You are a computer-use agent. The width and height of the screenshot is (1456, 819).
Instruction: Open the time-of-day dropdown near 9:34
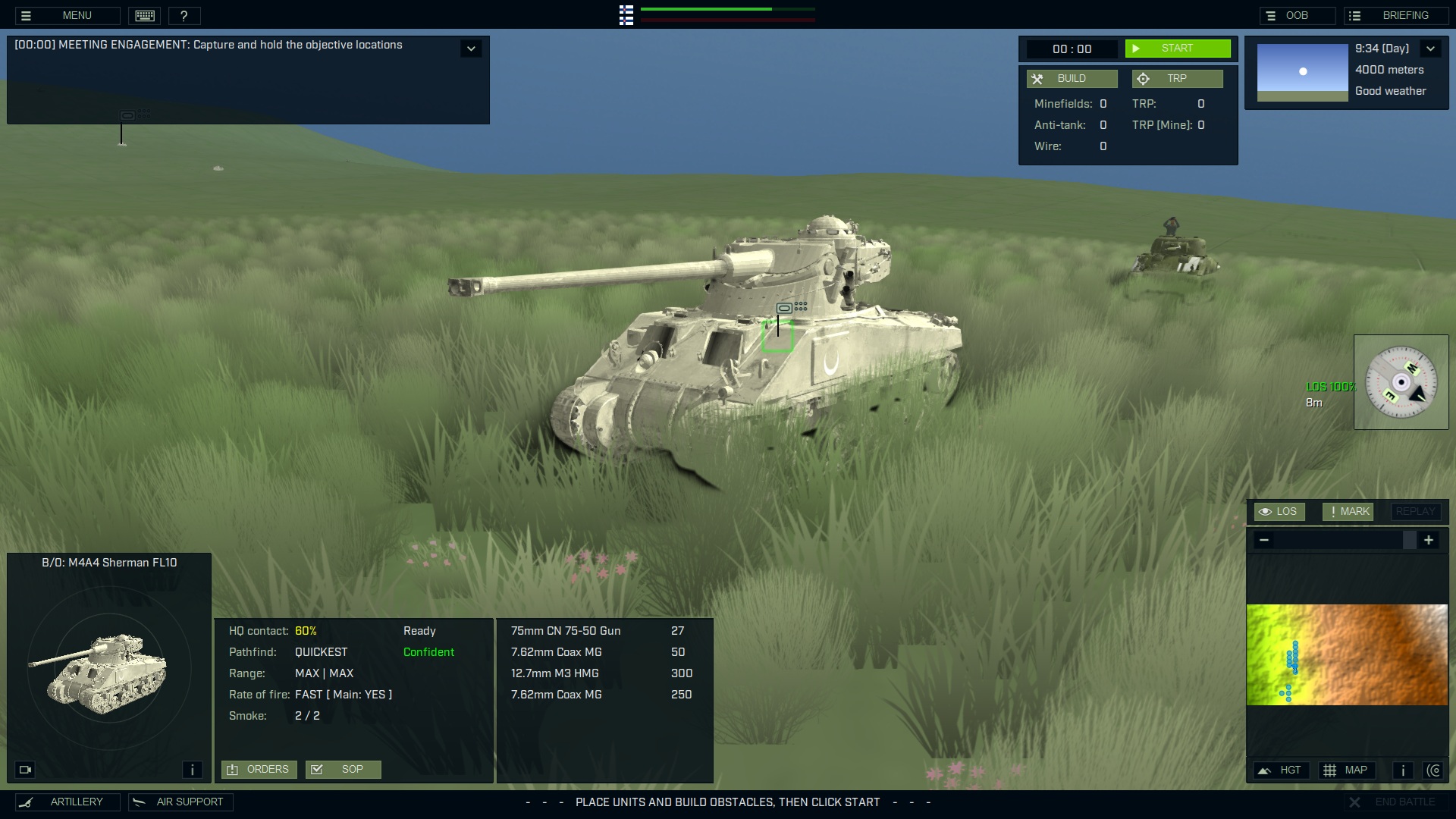[x=1432, y=48]
